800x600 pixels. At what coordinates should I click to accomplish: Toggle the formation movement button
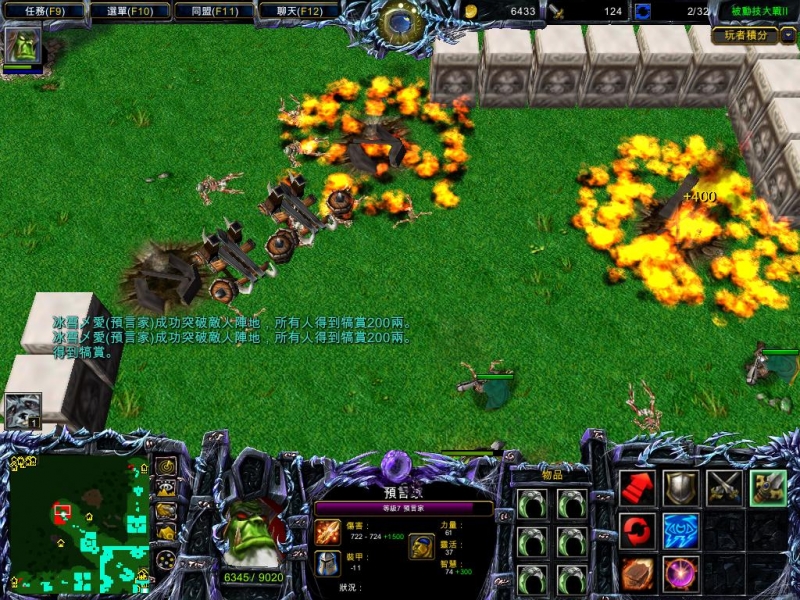click(x=165, y=559)
